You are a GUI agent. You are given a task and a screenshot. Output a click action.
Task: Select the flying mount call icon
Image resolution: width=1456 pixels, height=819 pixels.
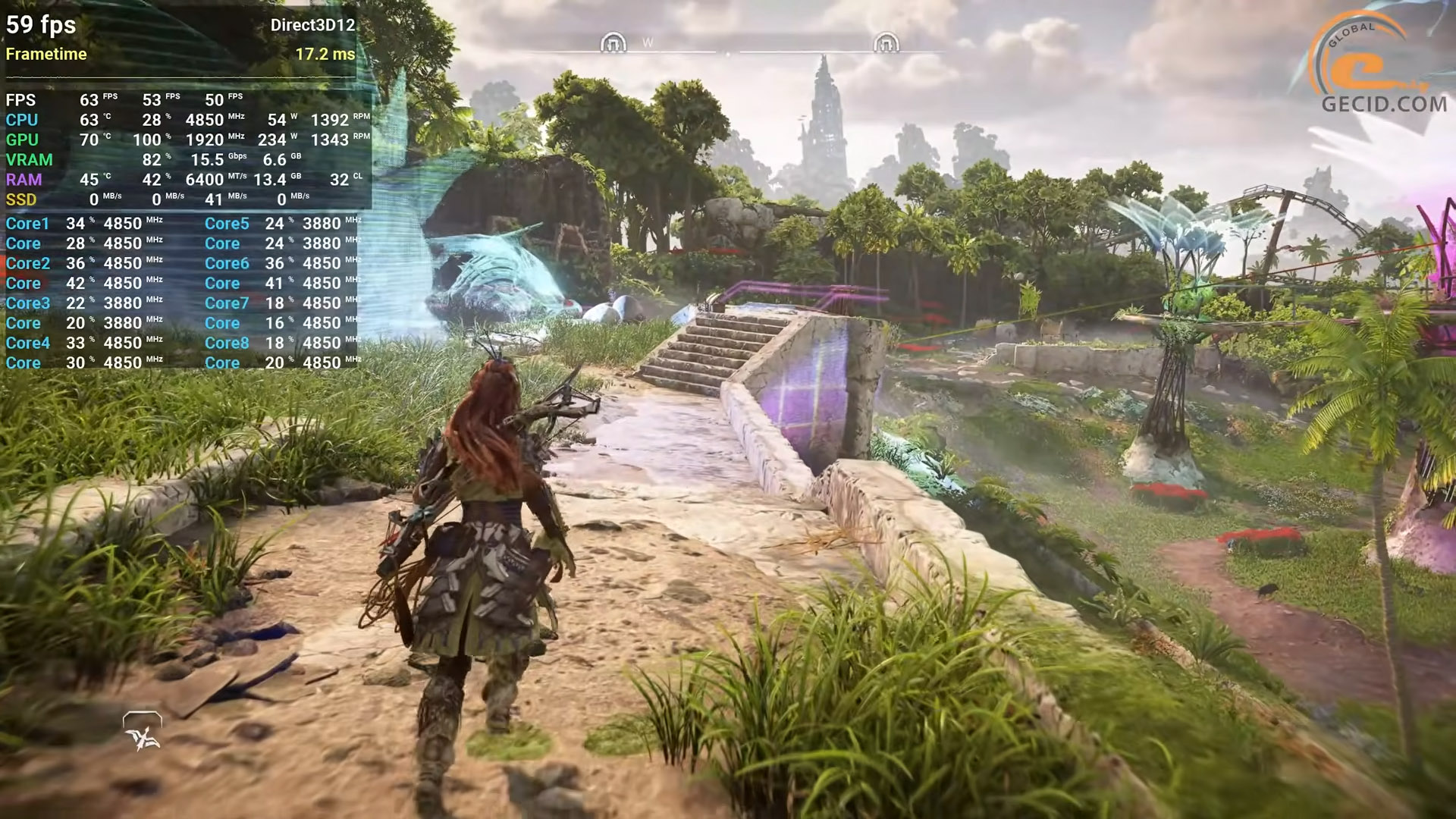click(x=142, y=731)
